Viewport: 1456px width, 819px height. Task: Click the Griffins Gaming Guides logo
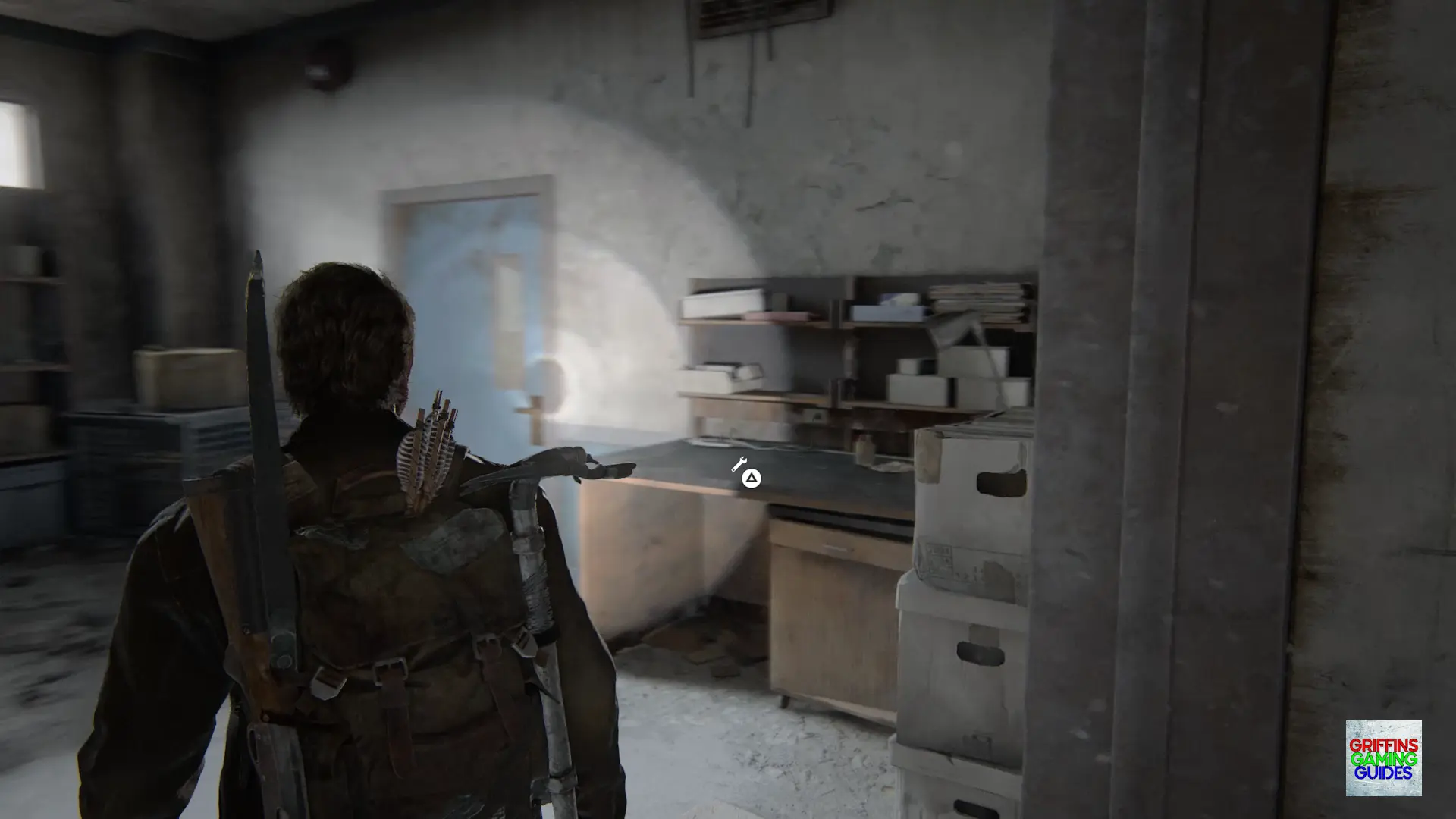coord(1383,758)
